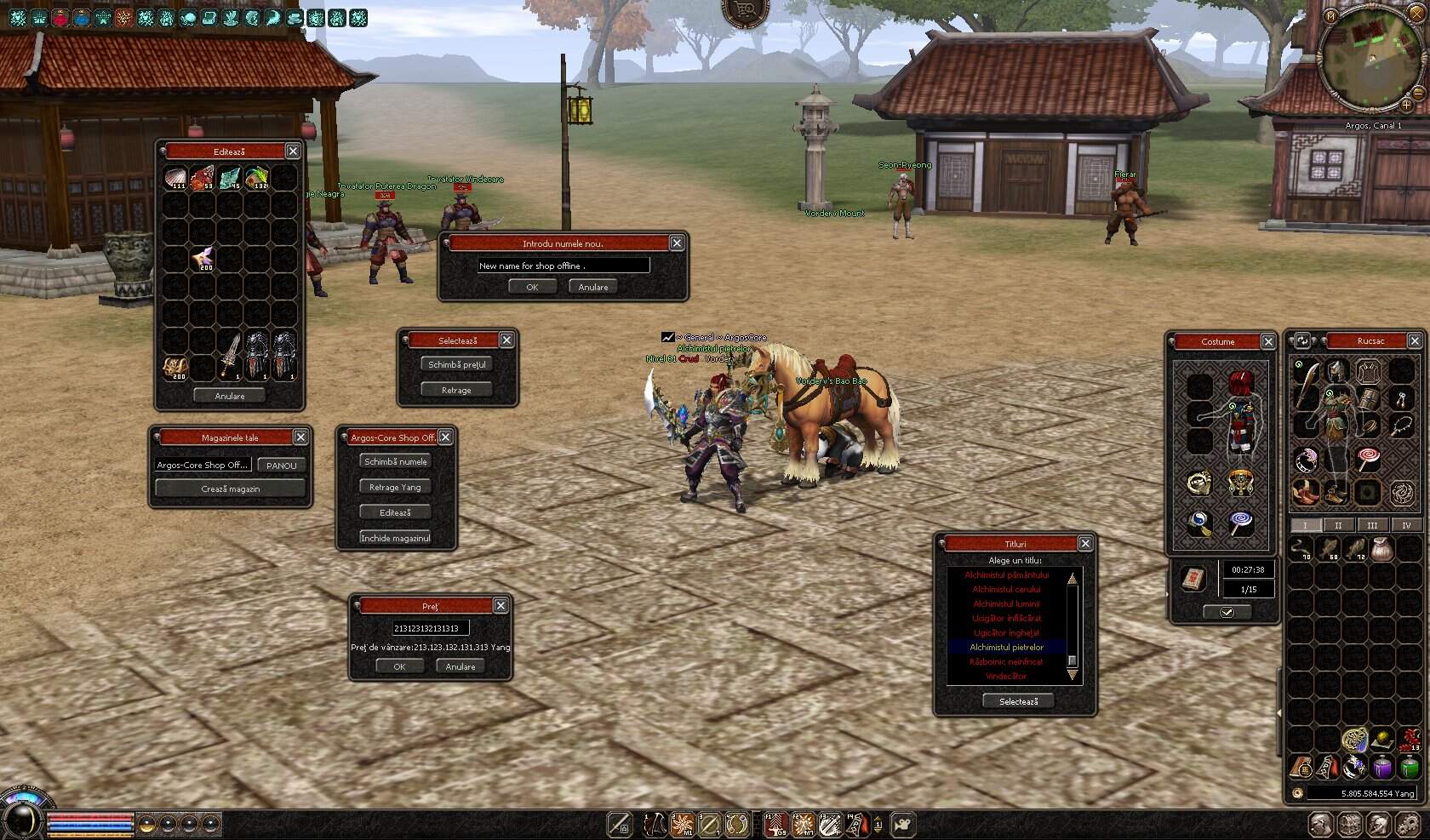Select the red pepper string item in the inventory

1409,739
